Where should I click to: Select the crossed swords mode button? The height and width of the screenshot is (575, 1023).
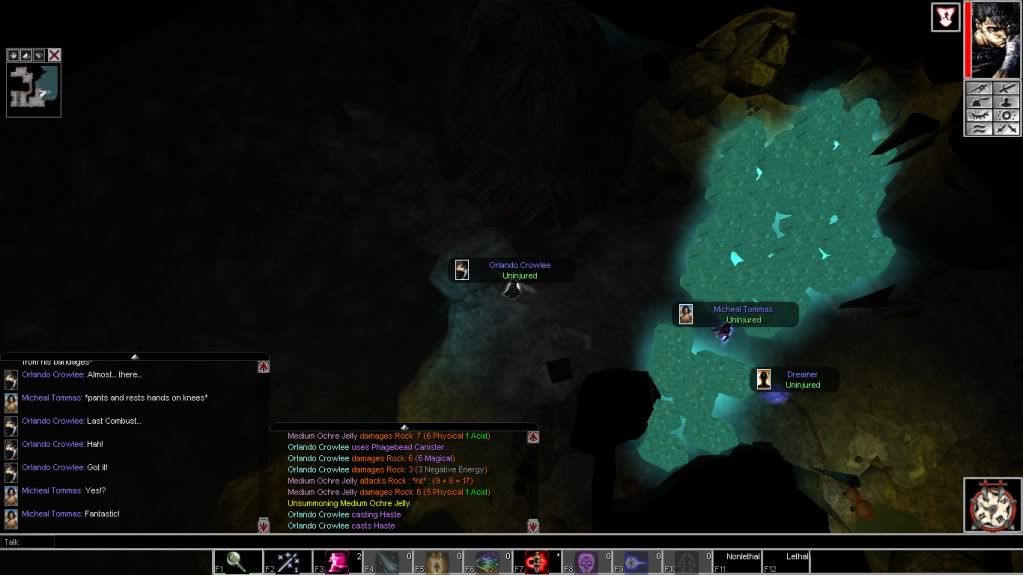pyautogui.click(x=1005, y=129)
